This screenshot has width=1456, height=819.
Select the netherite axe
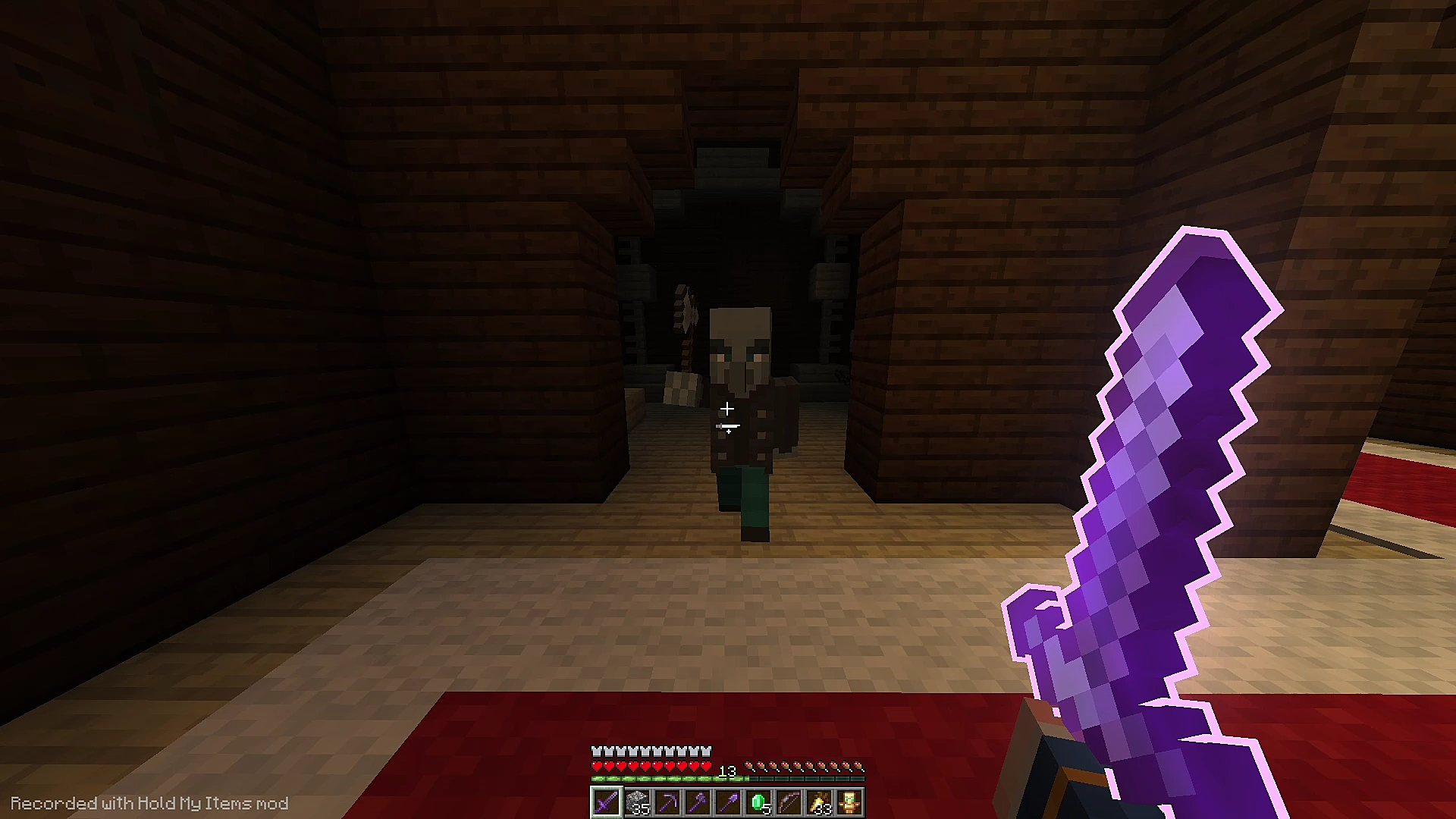[698, 802]
